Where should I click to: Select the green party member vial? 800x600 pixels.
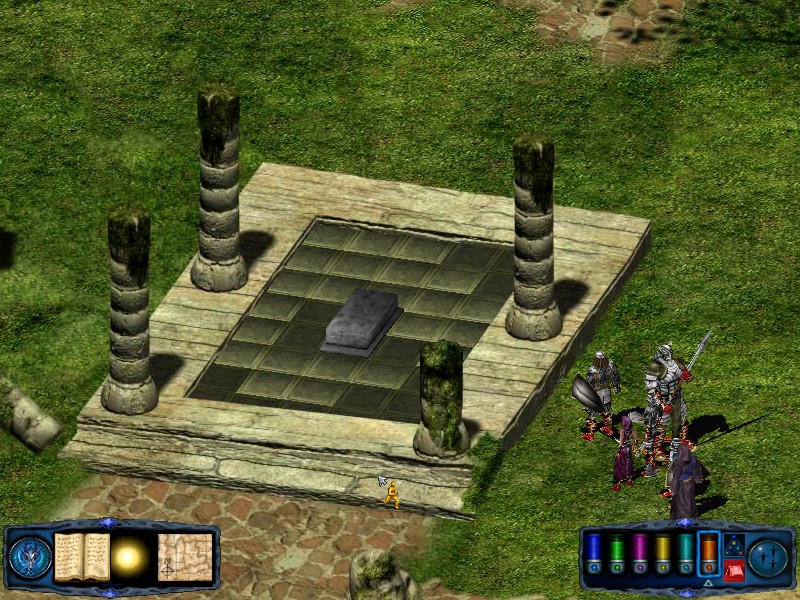[x=616, y=554]
